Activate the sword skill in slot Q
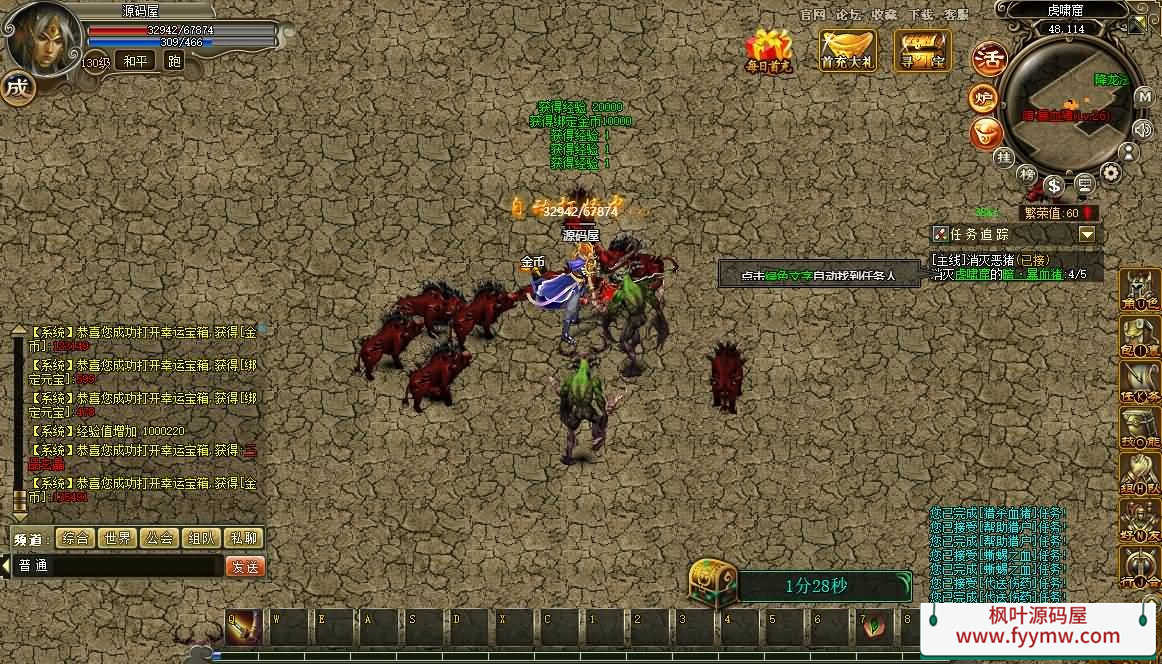This screenshot has width=1162, height=664. (x=244, y=628)
